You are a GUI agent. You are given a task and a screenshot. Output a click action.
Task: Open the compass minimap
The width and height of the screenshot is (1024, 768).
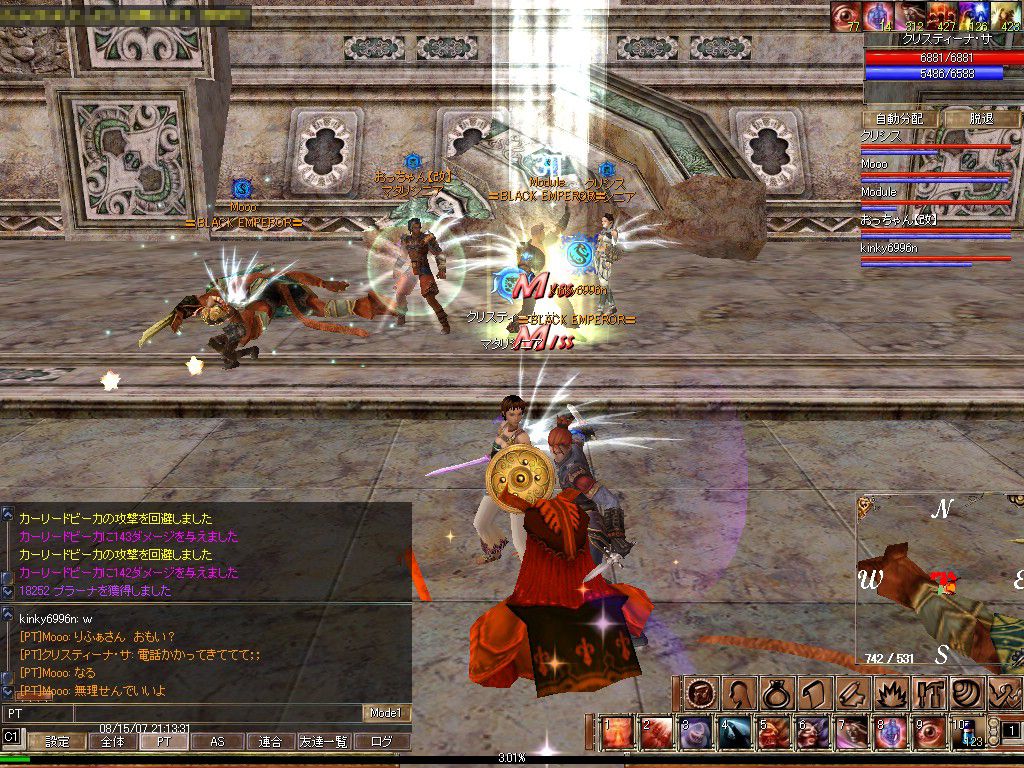(939, 580)
